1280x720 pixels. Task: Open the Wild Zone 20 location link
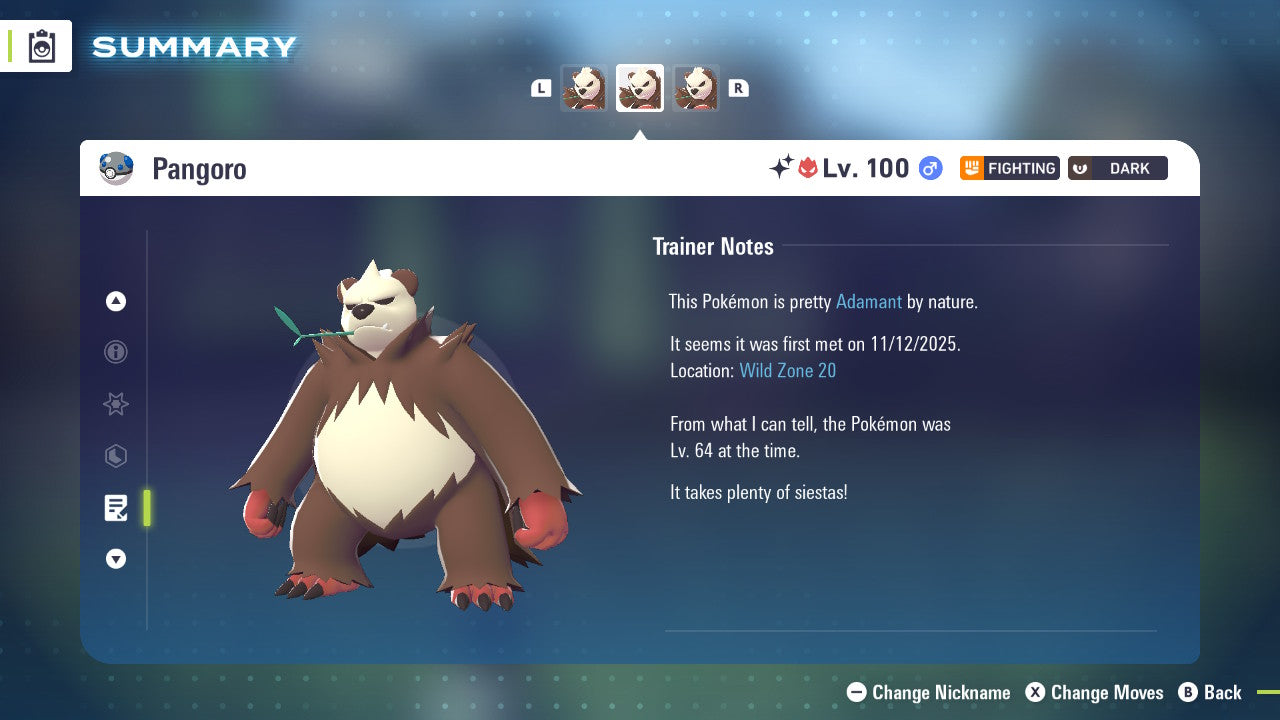[788, 370]
